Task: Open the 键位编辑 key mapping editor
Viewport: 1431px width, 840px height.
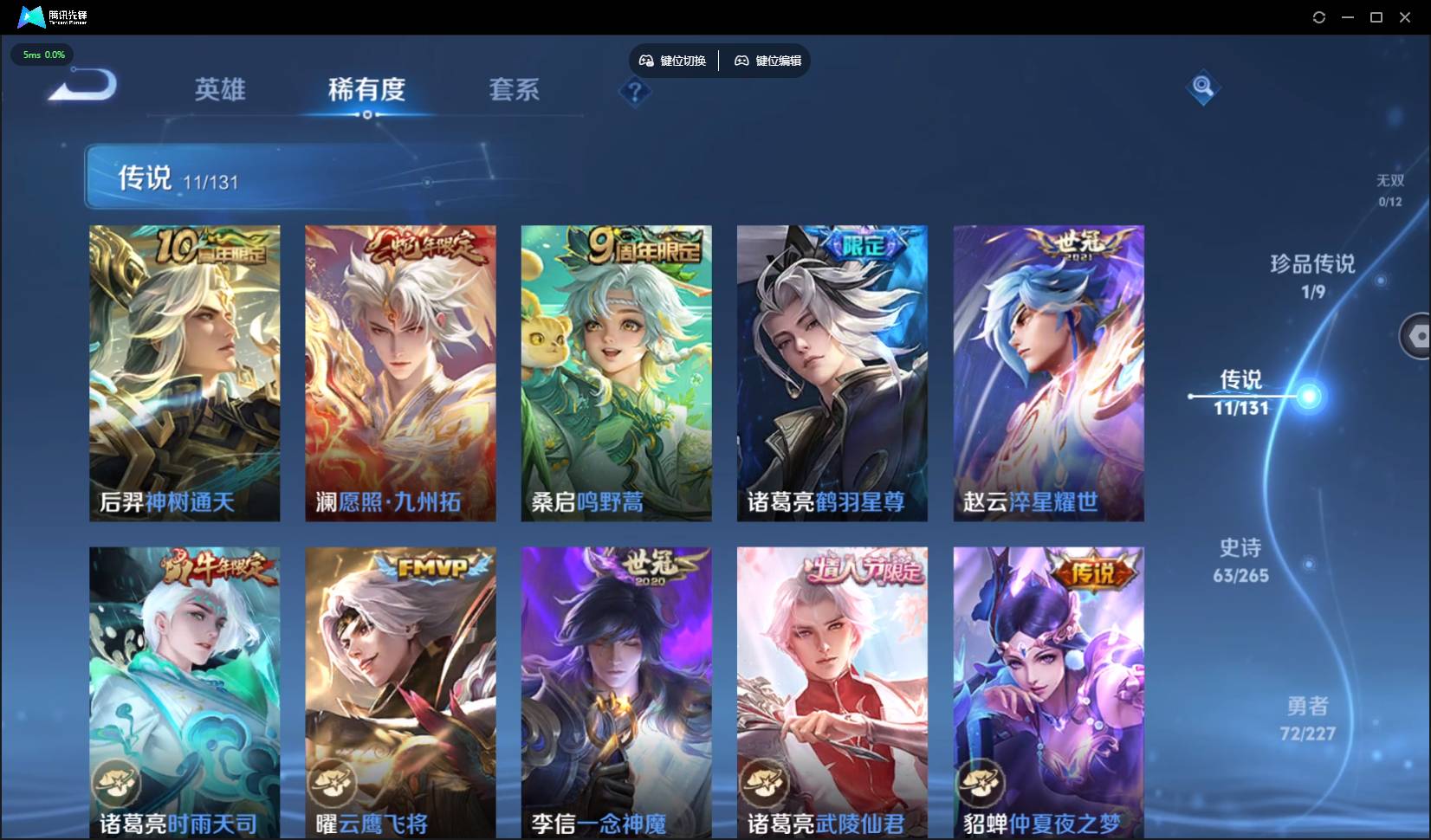Action: (x=767, y=61)
